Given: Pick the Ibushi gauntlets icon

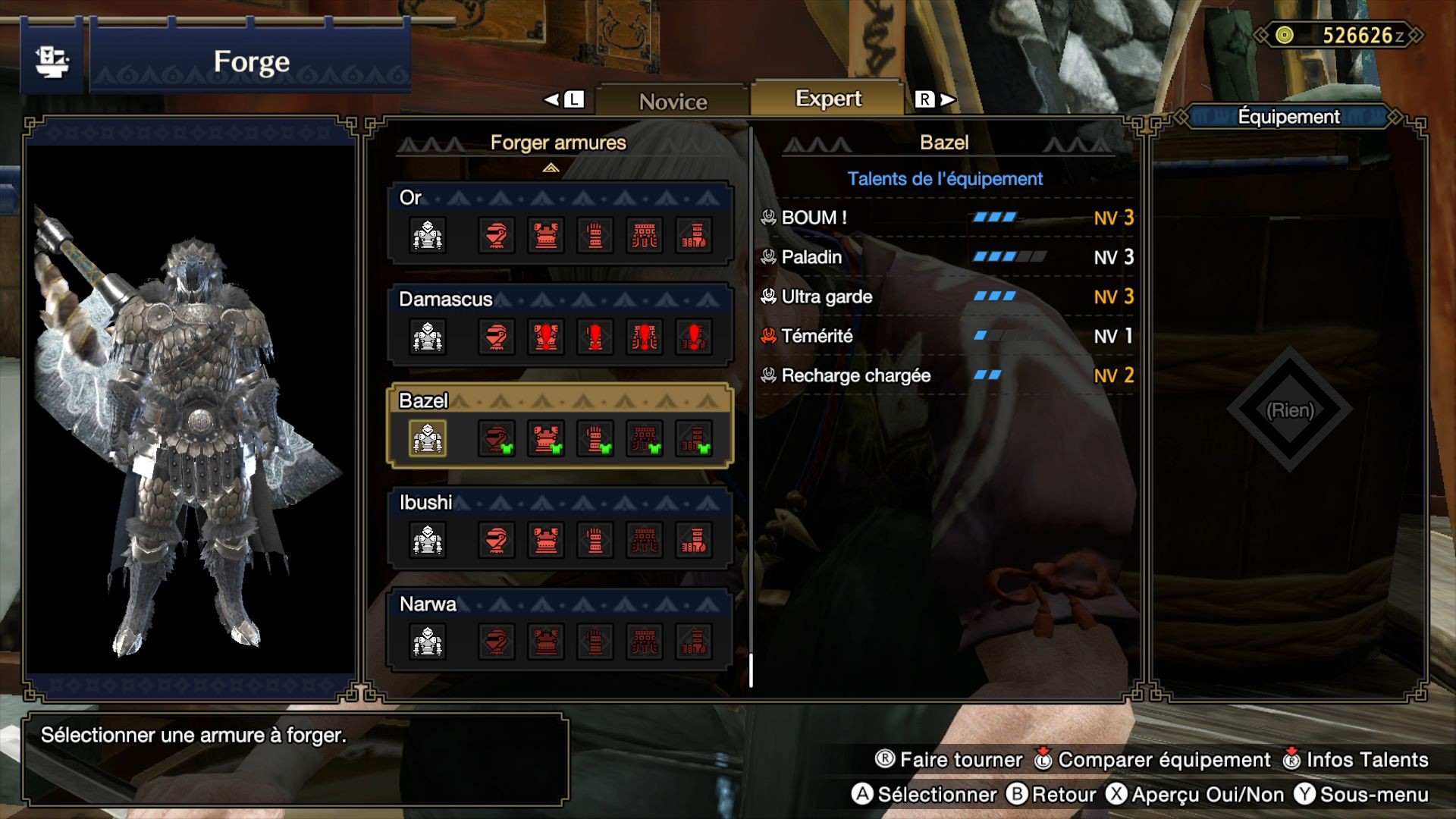Looking at the screenshot, I should click(x=595, y=541).
